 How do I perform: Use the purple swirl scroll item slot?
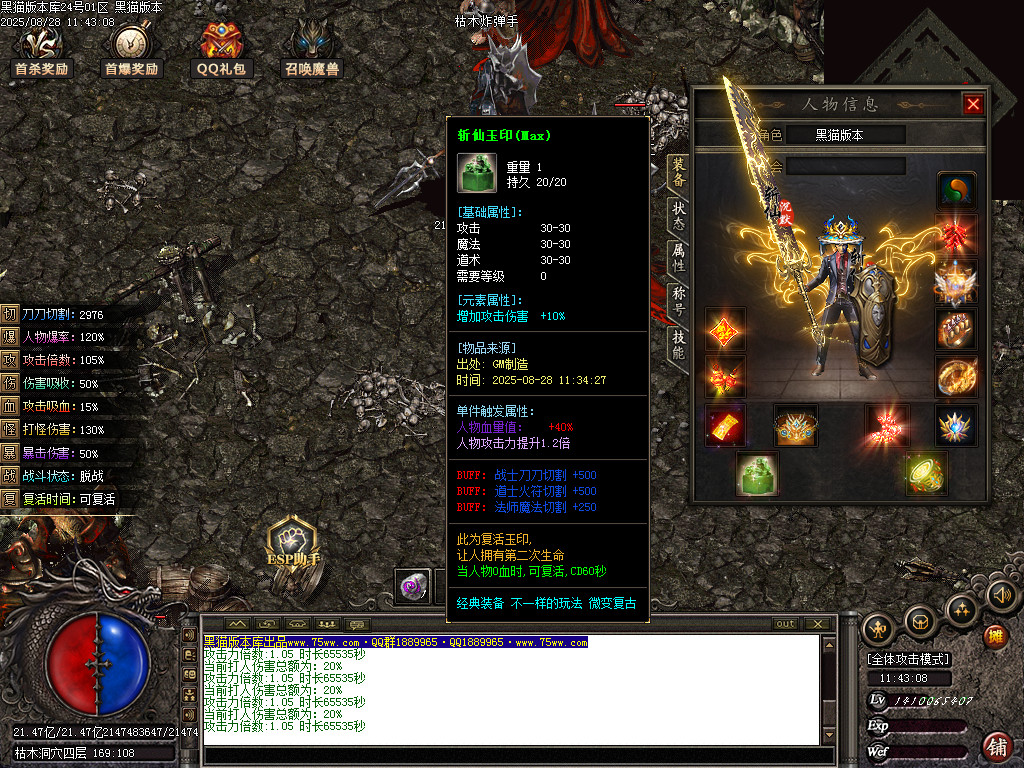[x=411, y=587]
